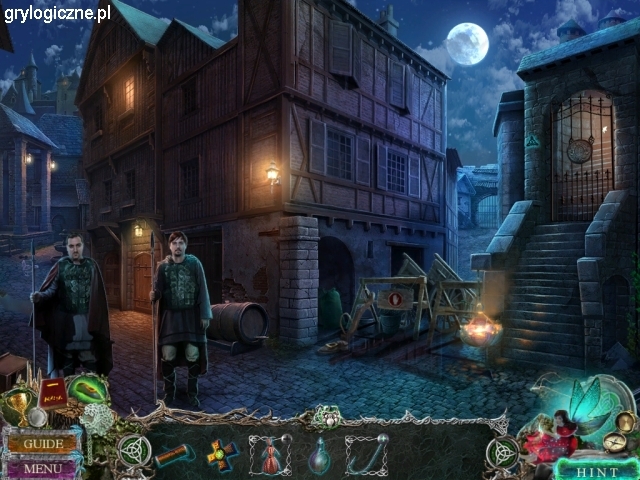This screenshot has width=640, height=480.
Task: Open the red journal book
Action: (x=53, y=394)
